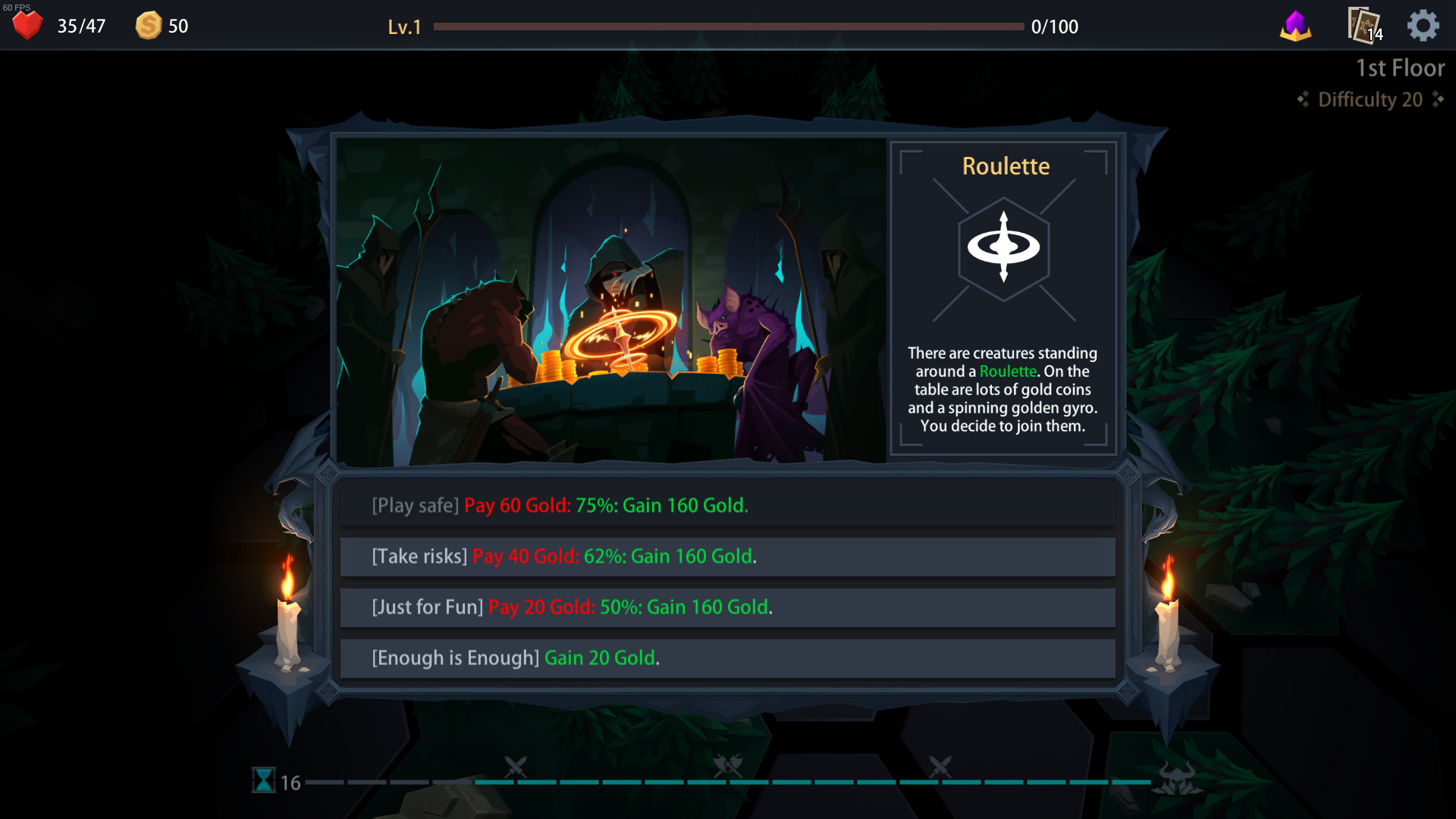
Task: Click the red heart health icon
Action: click(x=27, y=25)
